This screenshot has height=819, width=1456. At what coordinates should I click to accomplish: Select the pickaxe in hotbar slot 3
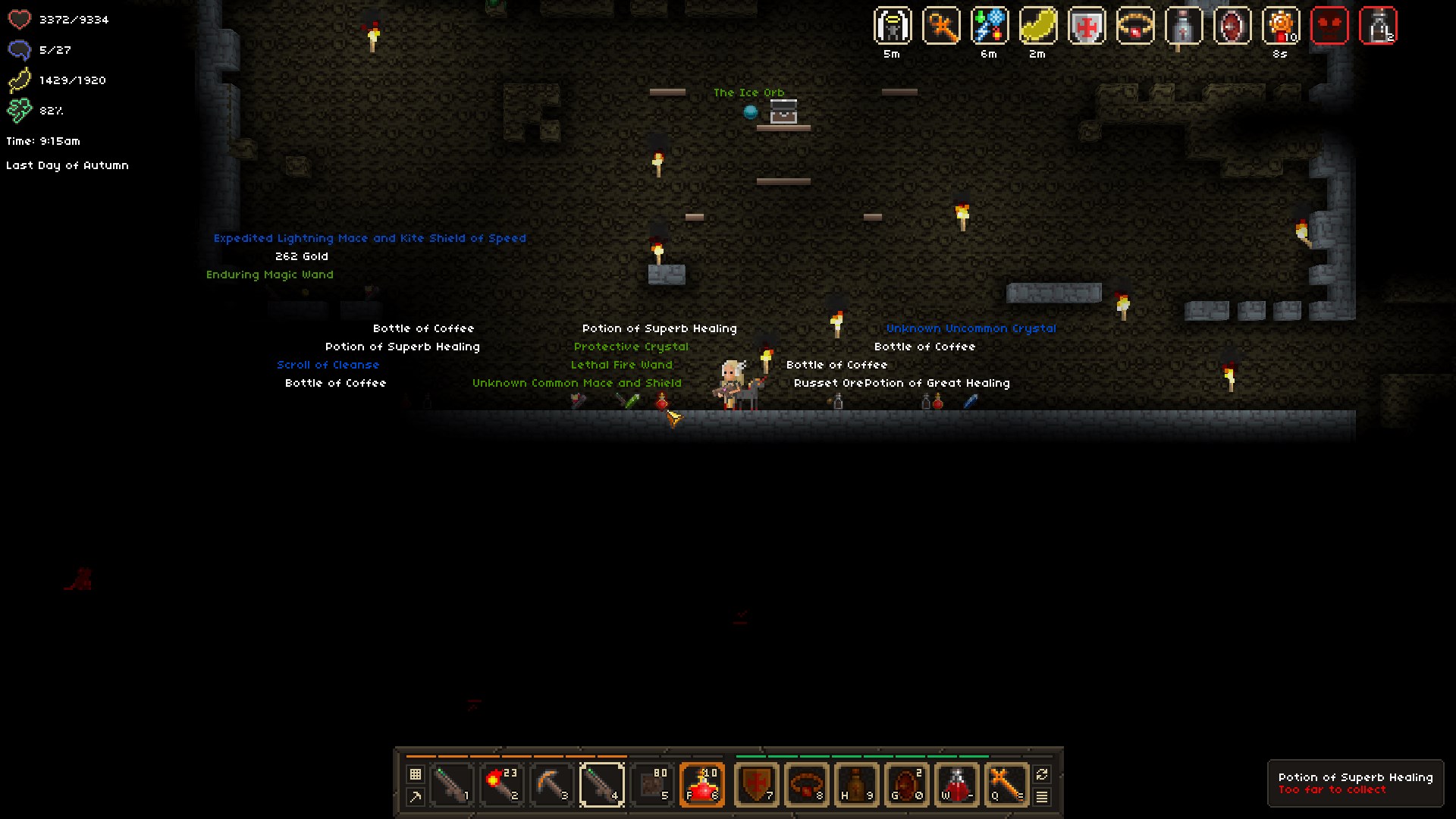pyautogui.click(x=551, y=783)
